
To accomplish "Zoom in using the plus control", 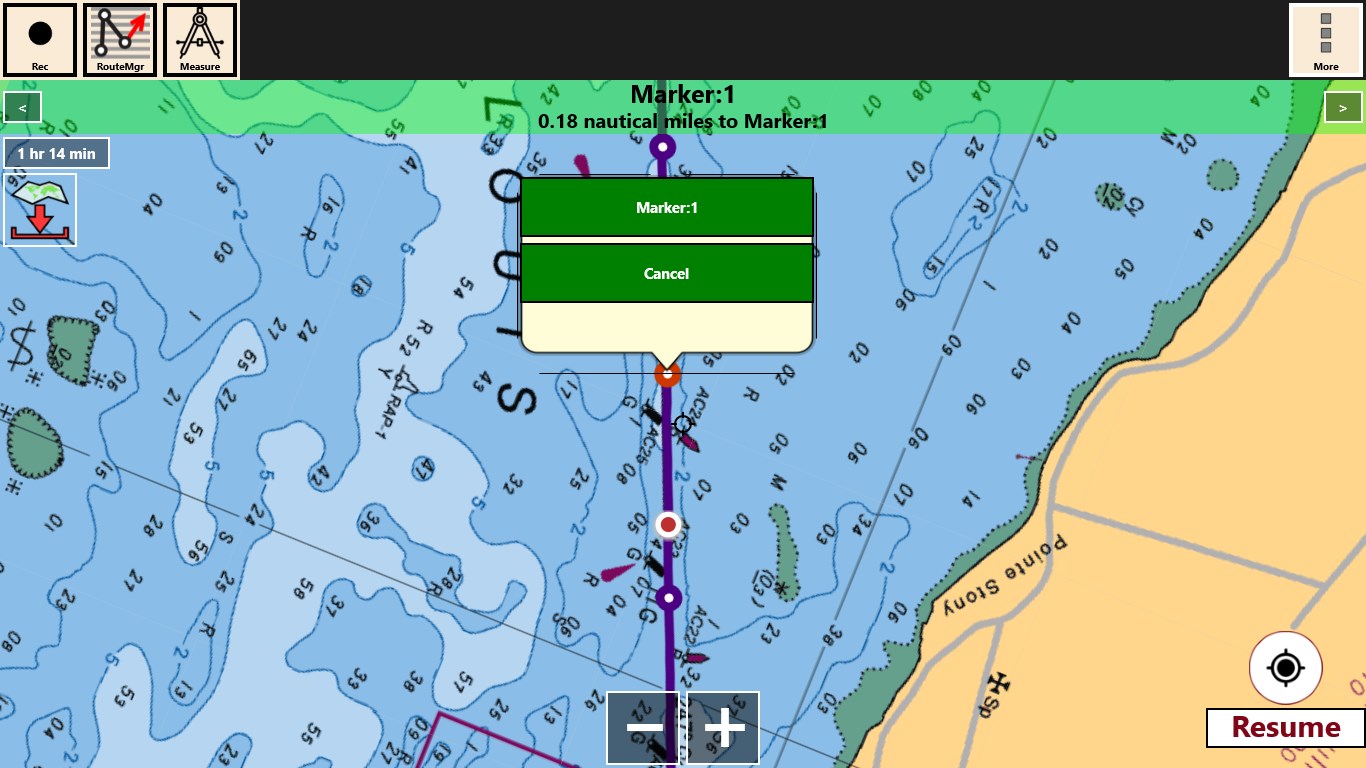I will pyautogui.click(x=722, y=728).
